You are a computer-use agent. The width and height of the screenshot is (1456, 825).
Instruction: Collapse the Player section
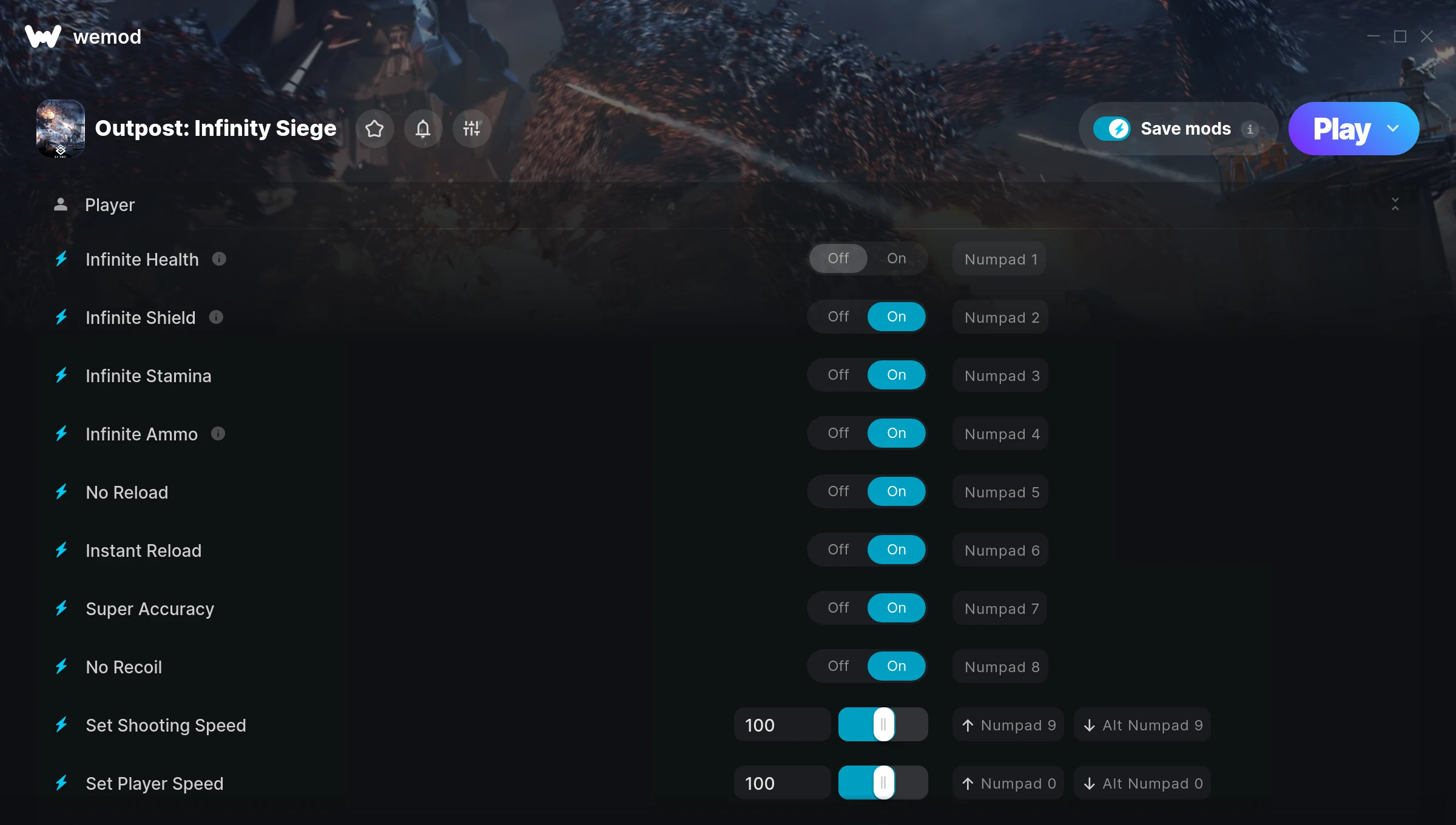[x=1395, y=204]
